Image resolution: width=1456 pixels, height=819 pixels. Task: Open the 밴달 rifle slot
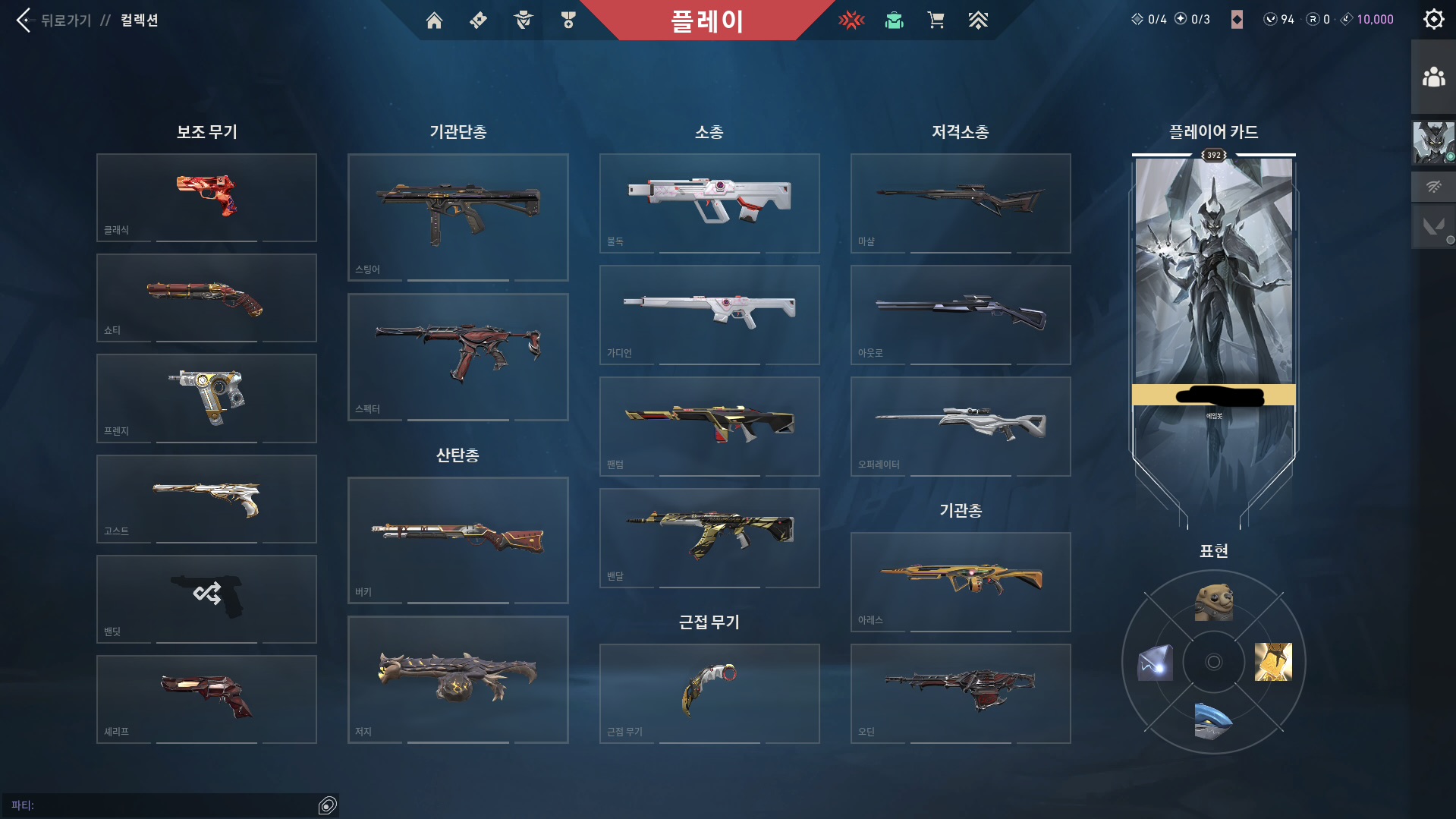coord(709,537)
